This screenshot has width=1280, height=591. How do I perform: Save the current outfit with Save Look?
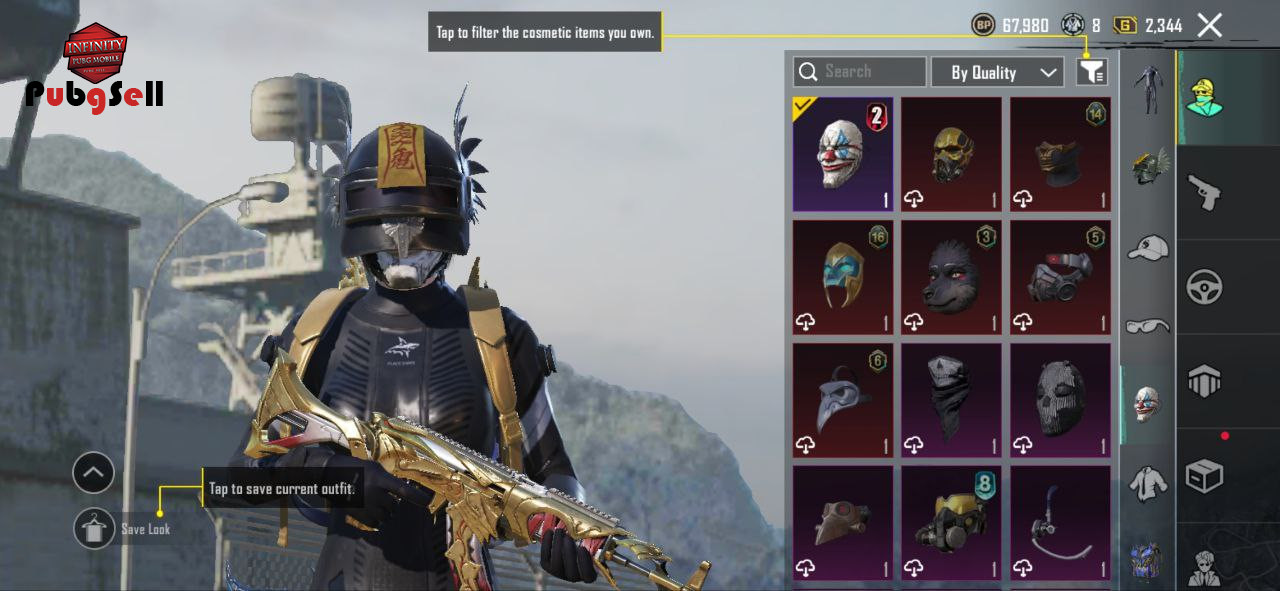point(95,528)
